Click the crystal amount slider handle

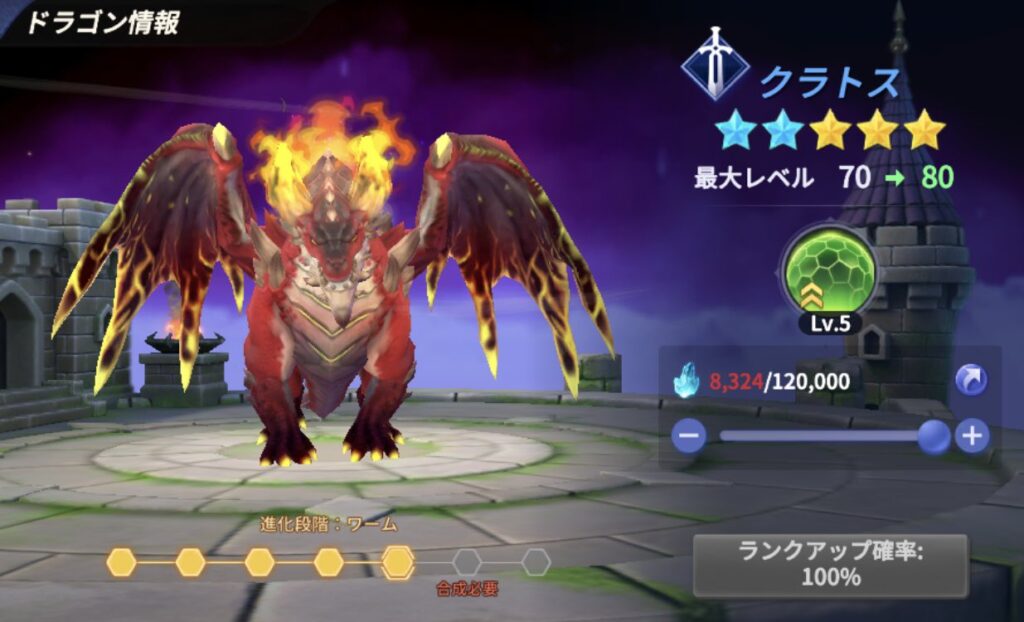click(934, 436)
